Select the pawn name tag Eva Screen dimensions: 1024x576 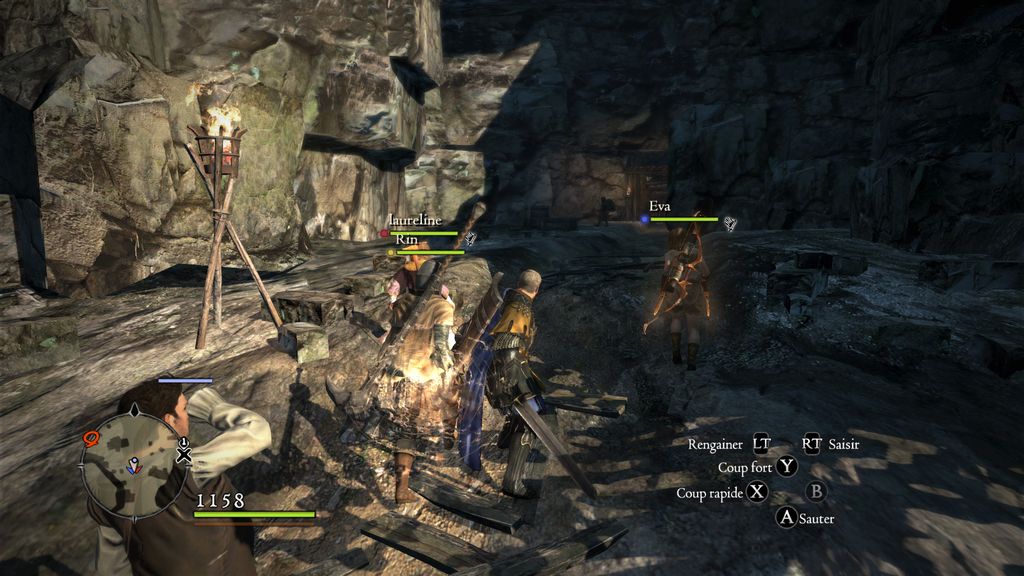(x=660, y=206)
